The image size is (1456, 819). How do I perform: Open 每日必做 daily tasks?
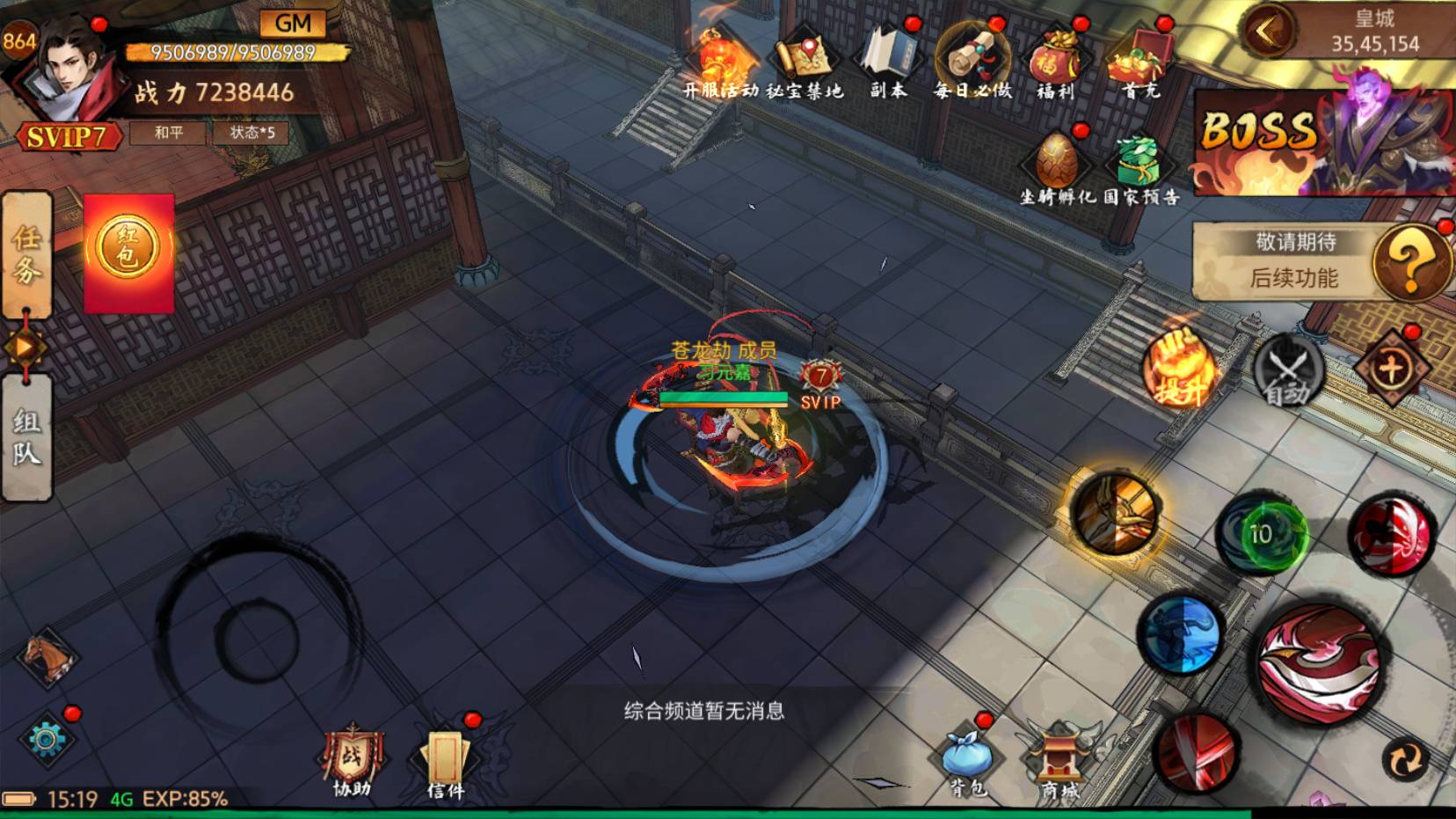[972, 60]
